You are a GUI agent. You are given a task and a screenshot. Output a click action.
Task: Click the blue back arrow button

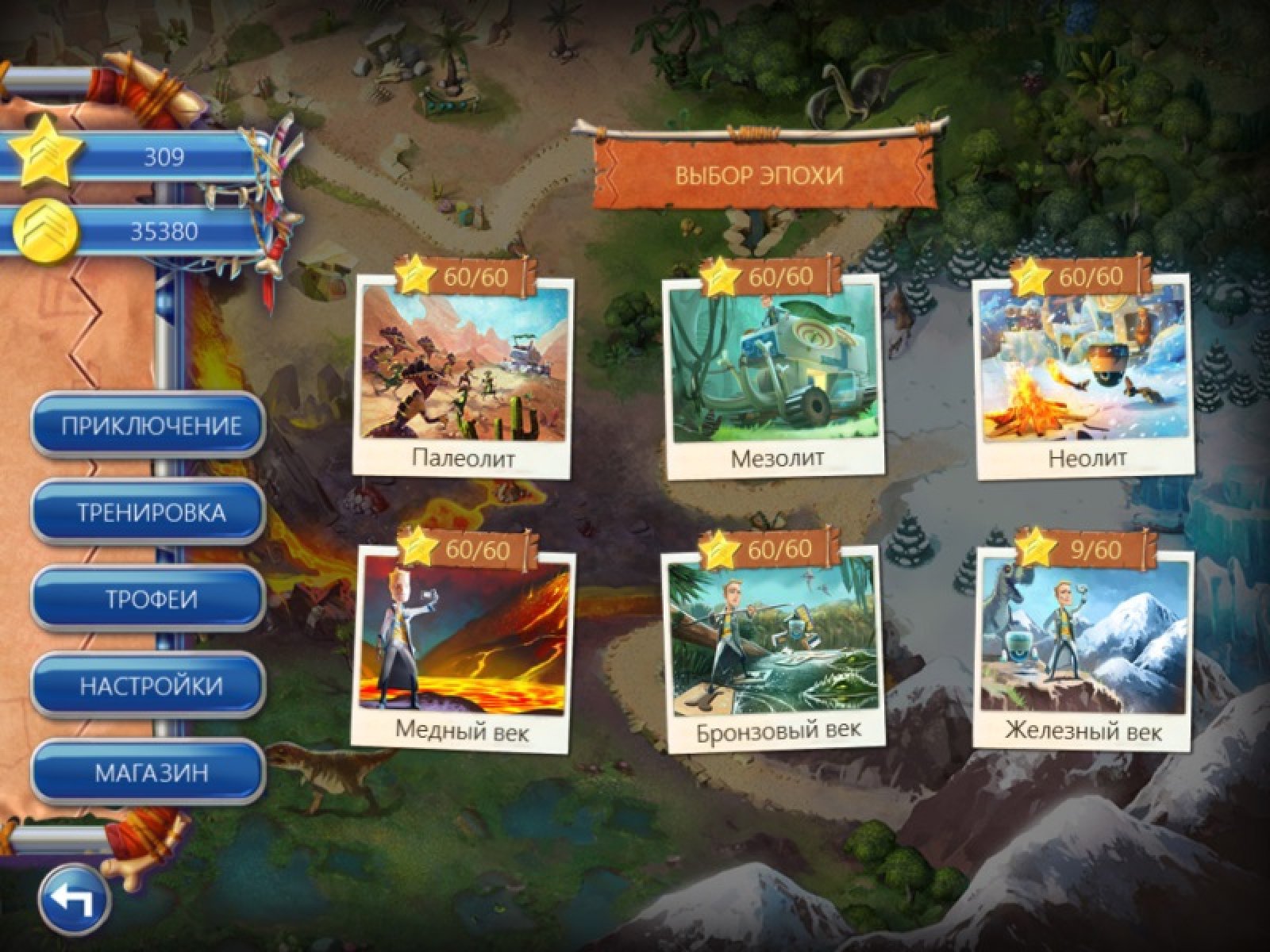click(75, 898)
